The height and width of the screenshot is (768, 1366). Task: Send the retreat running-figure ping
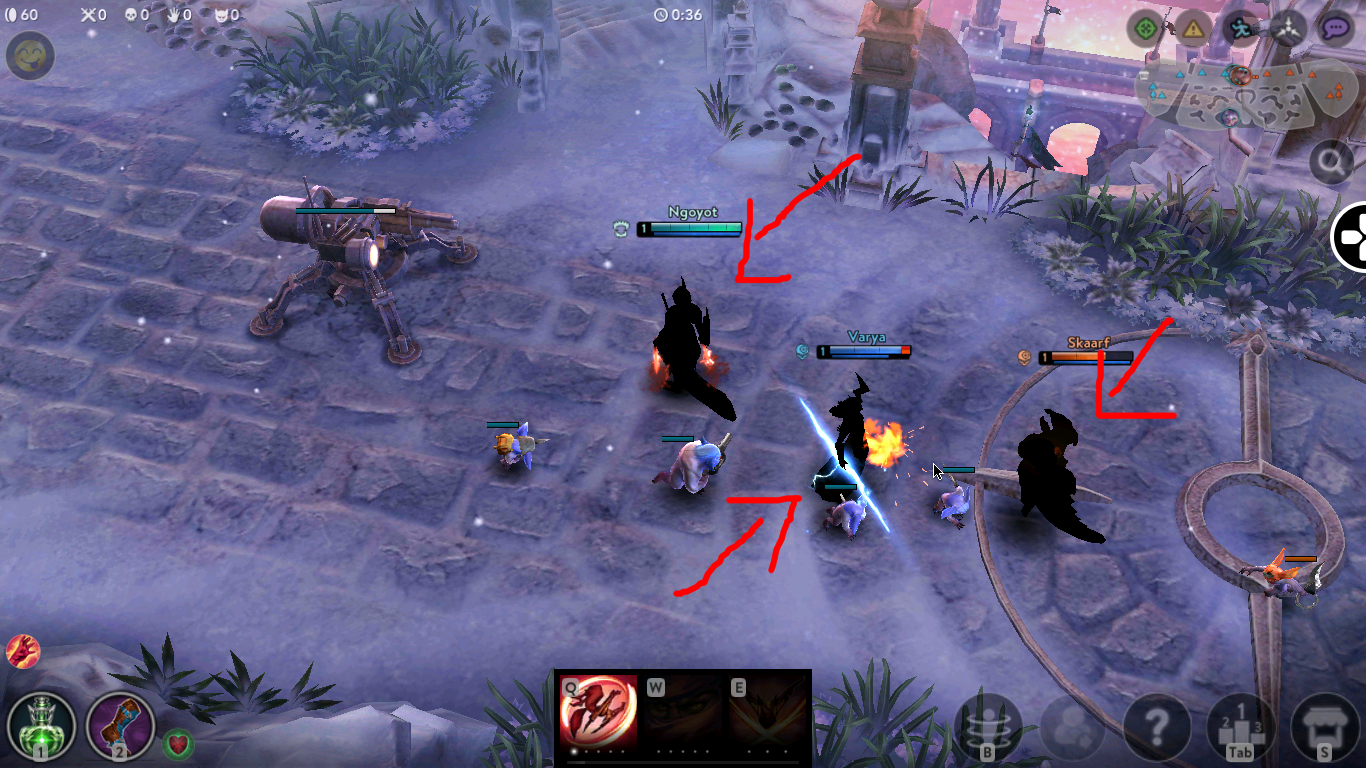1240,28
